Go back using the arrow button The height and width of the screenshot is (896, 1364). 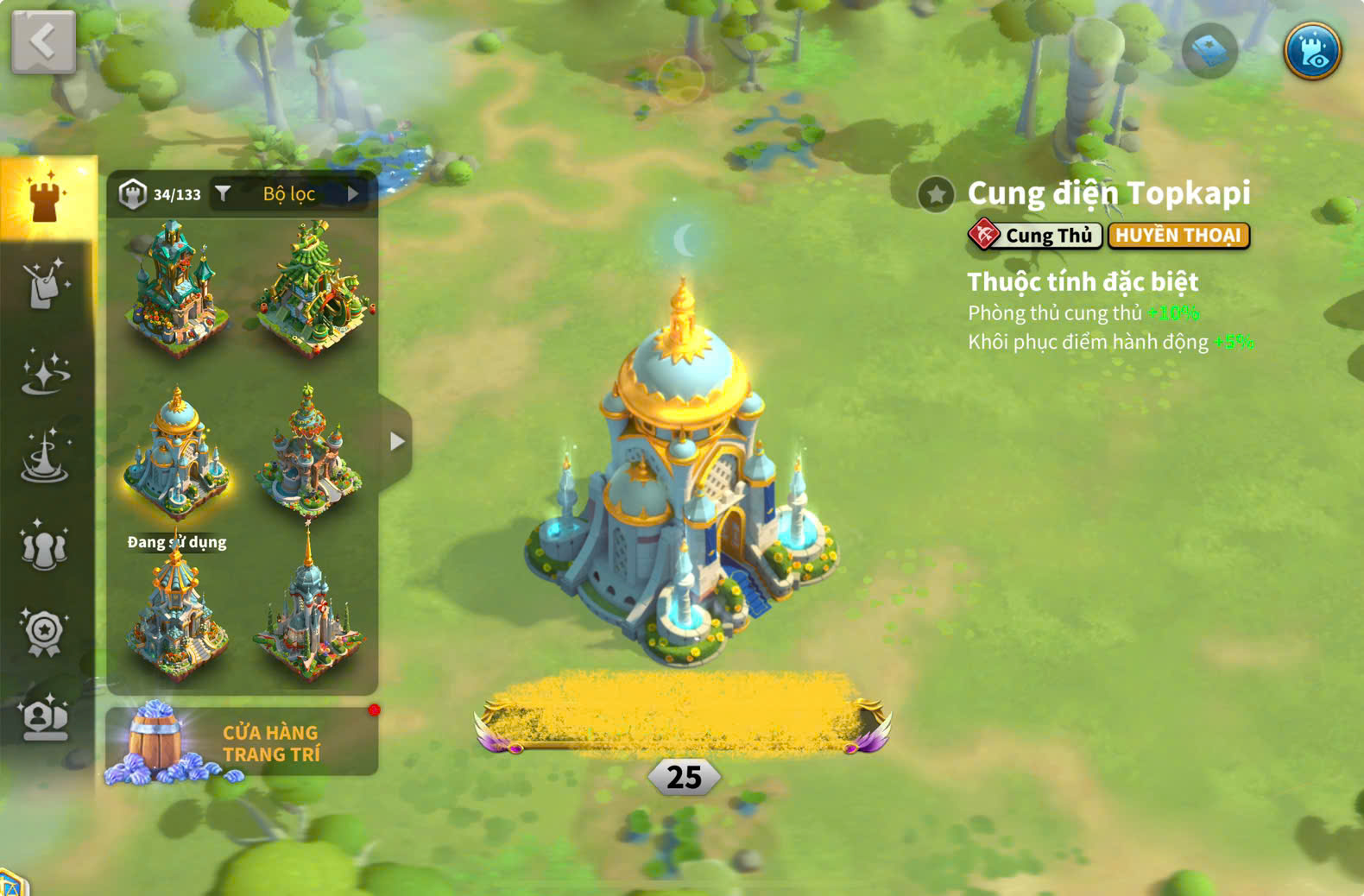coord(43,41)
